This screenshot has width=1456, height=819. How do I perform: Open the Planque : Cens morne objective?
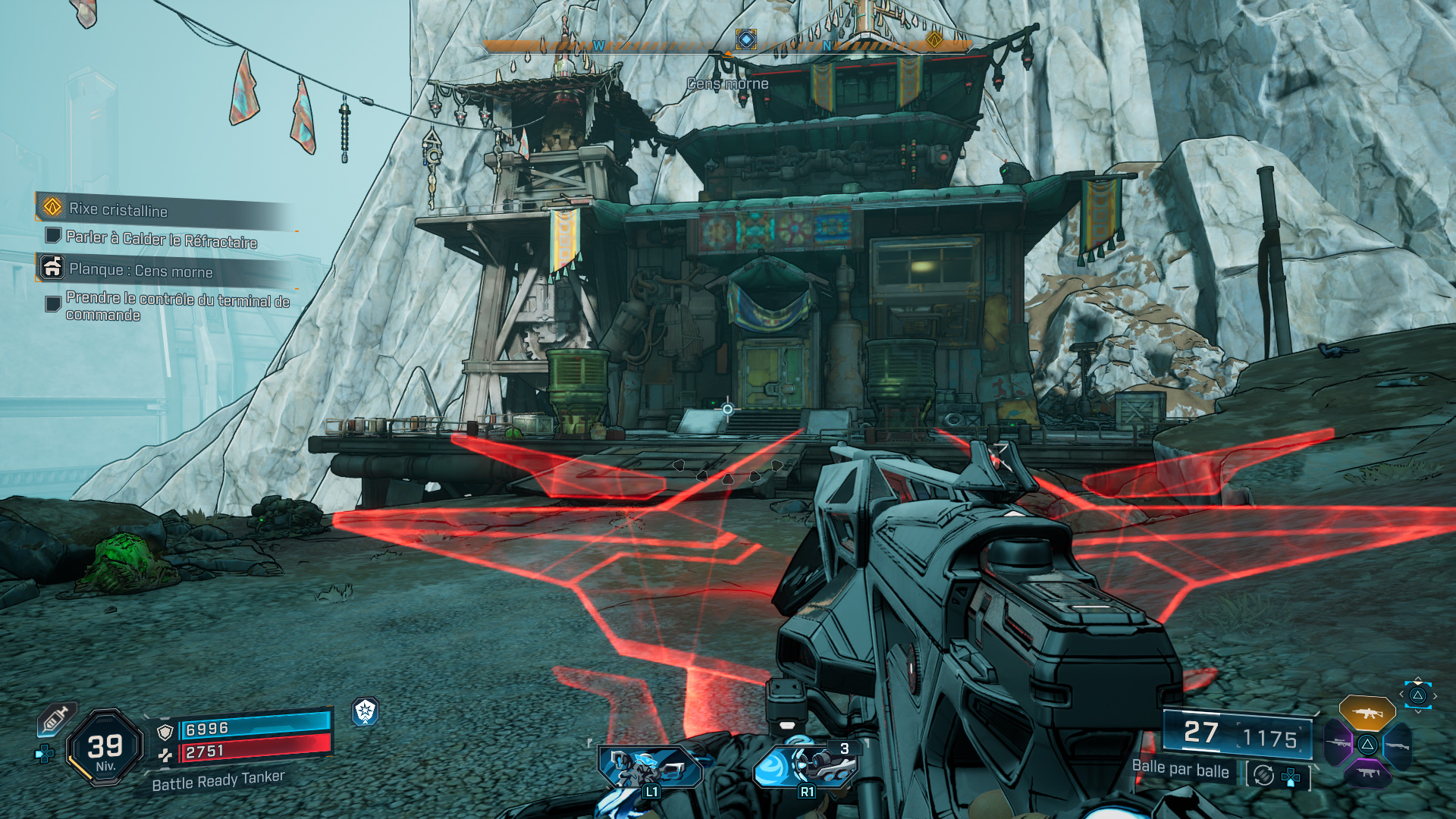pyautogui.click(x=140, y=270)
